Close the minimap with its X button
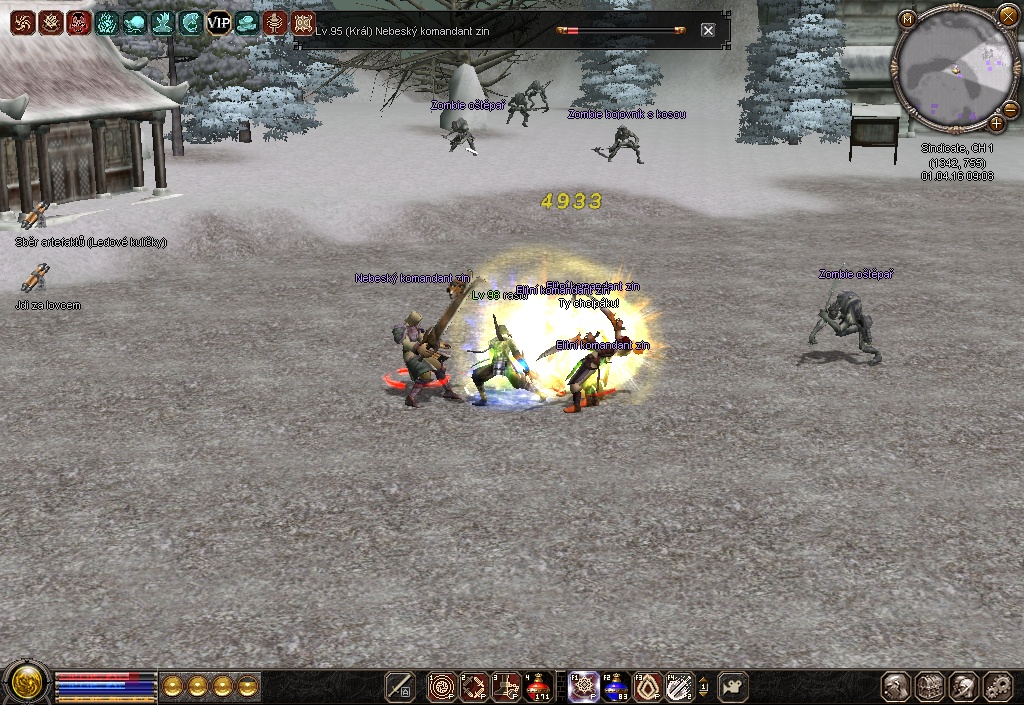 tap(1007, 16)
